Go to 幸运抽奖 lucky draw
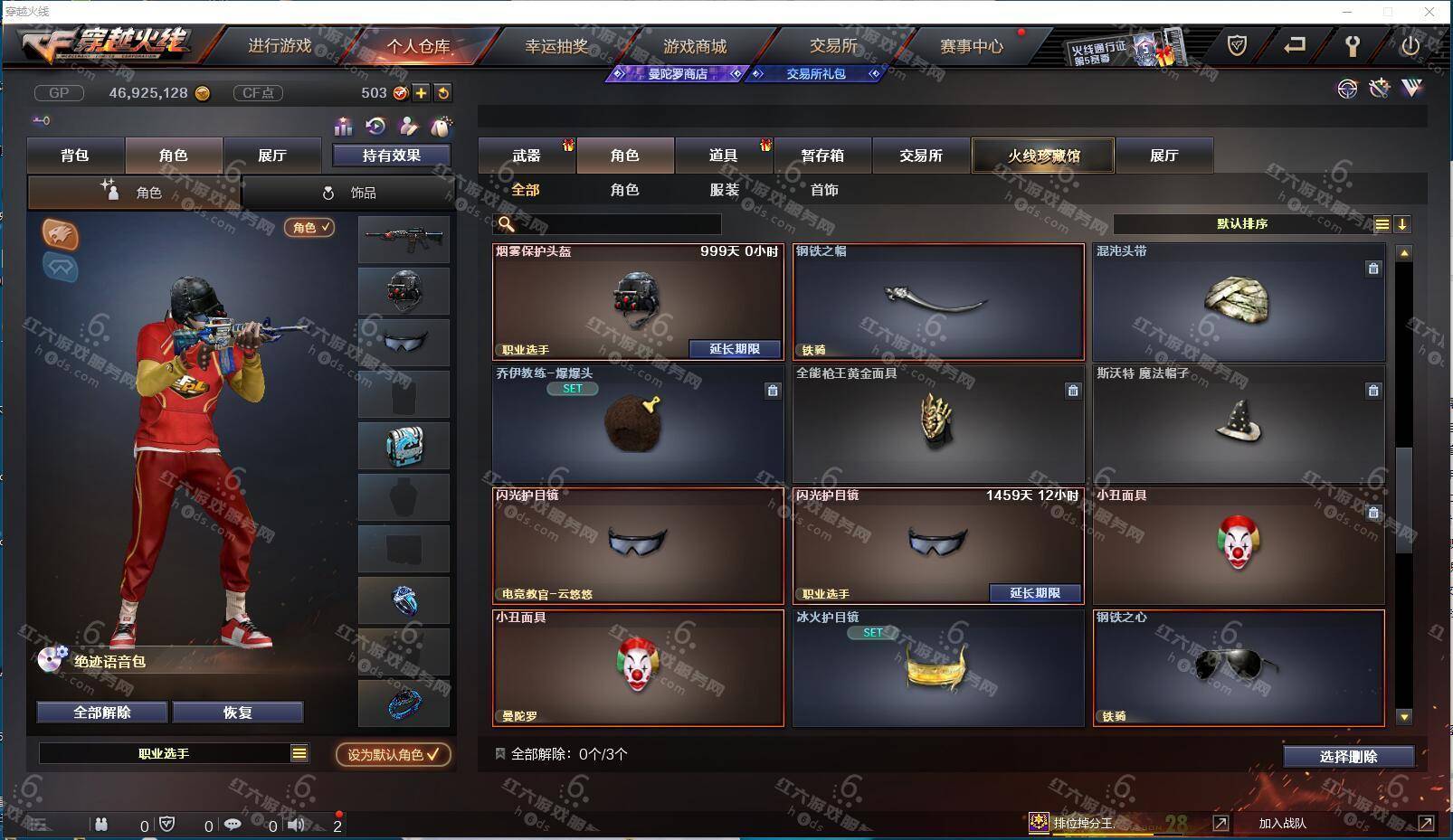1453x840 pixels. tap(556, 46)
